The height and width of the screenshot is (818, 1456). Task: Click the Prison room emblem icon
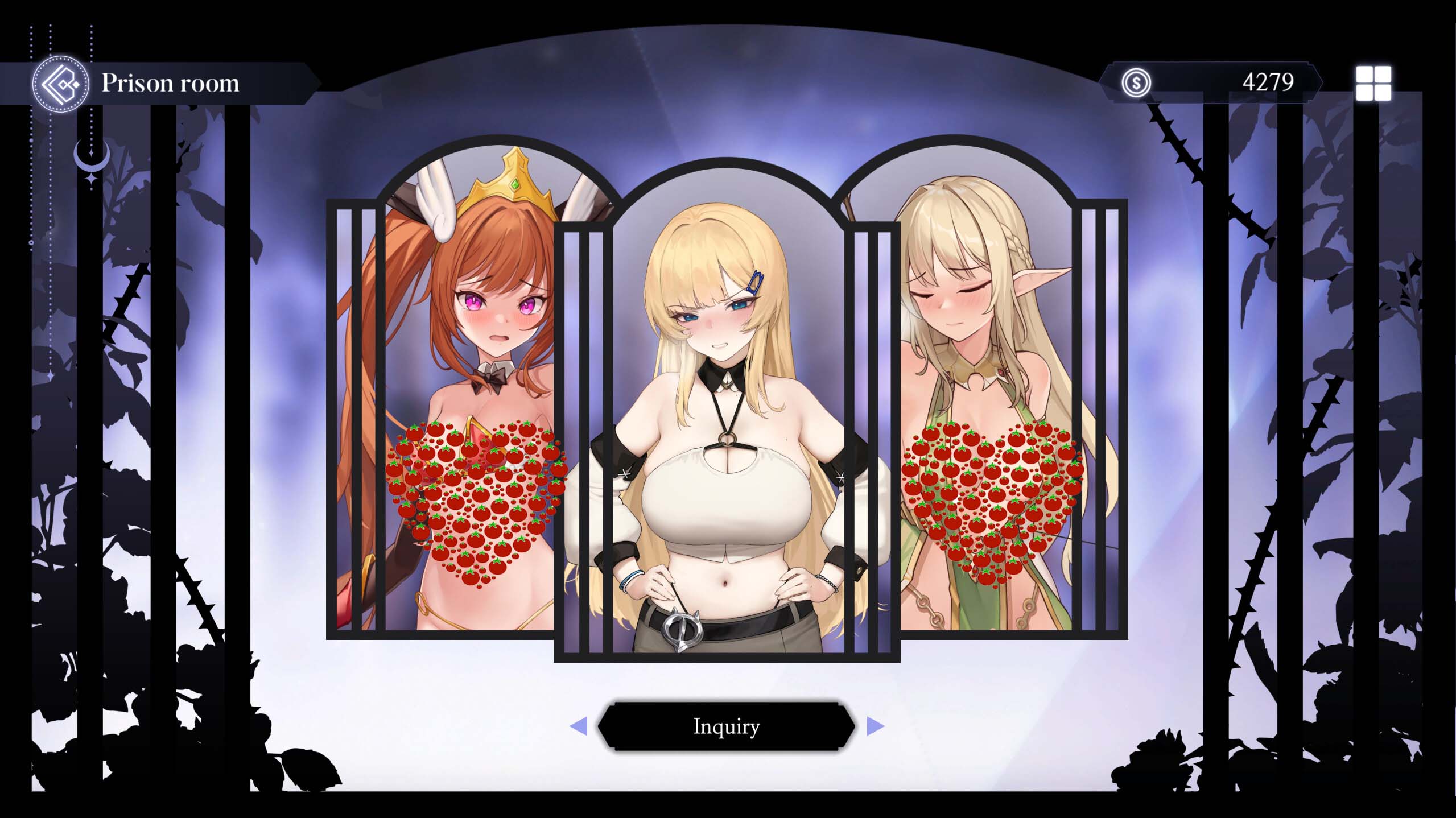point(60,84)
